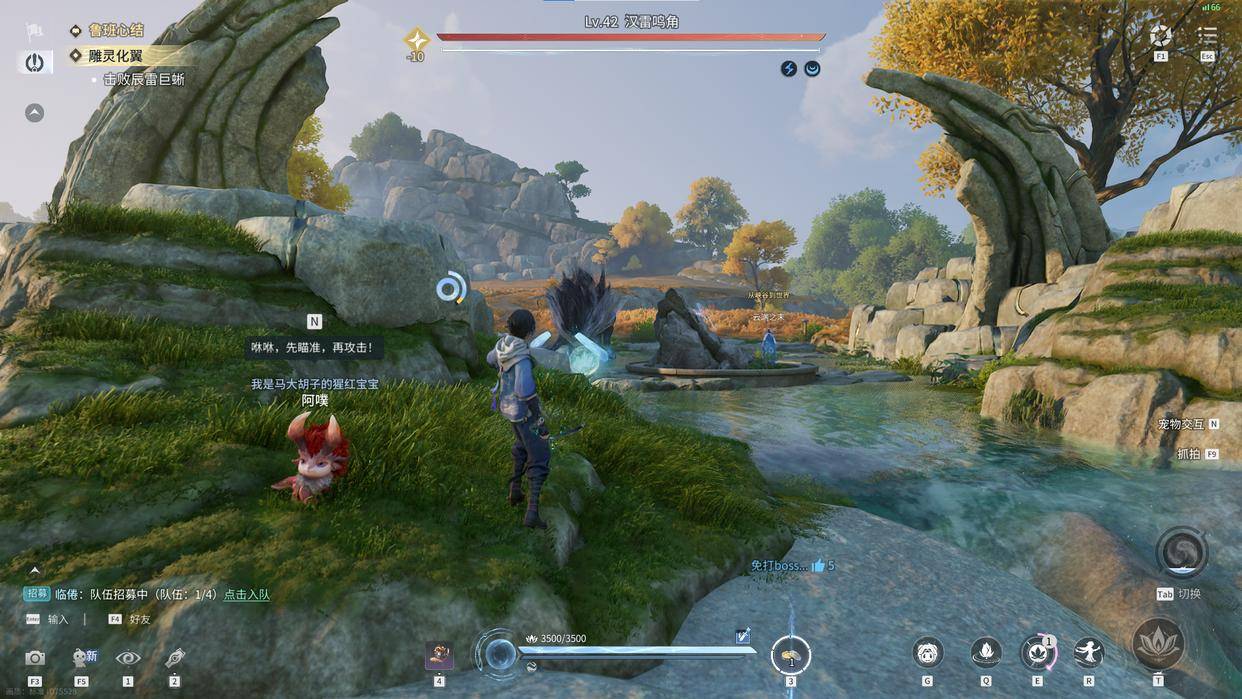1242x699 pixels.
Task: Open the 好友 friends list
Action: [139, 619]
